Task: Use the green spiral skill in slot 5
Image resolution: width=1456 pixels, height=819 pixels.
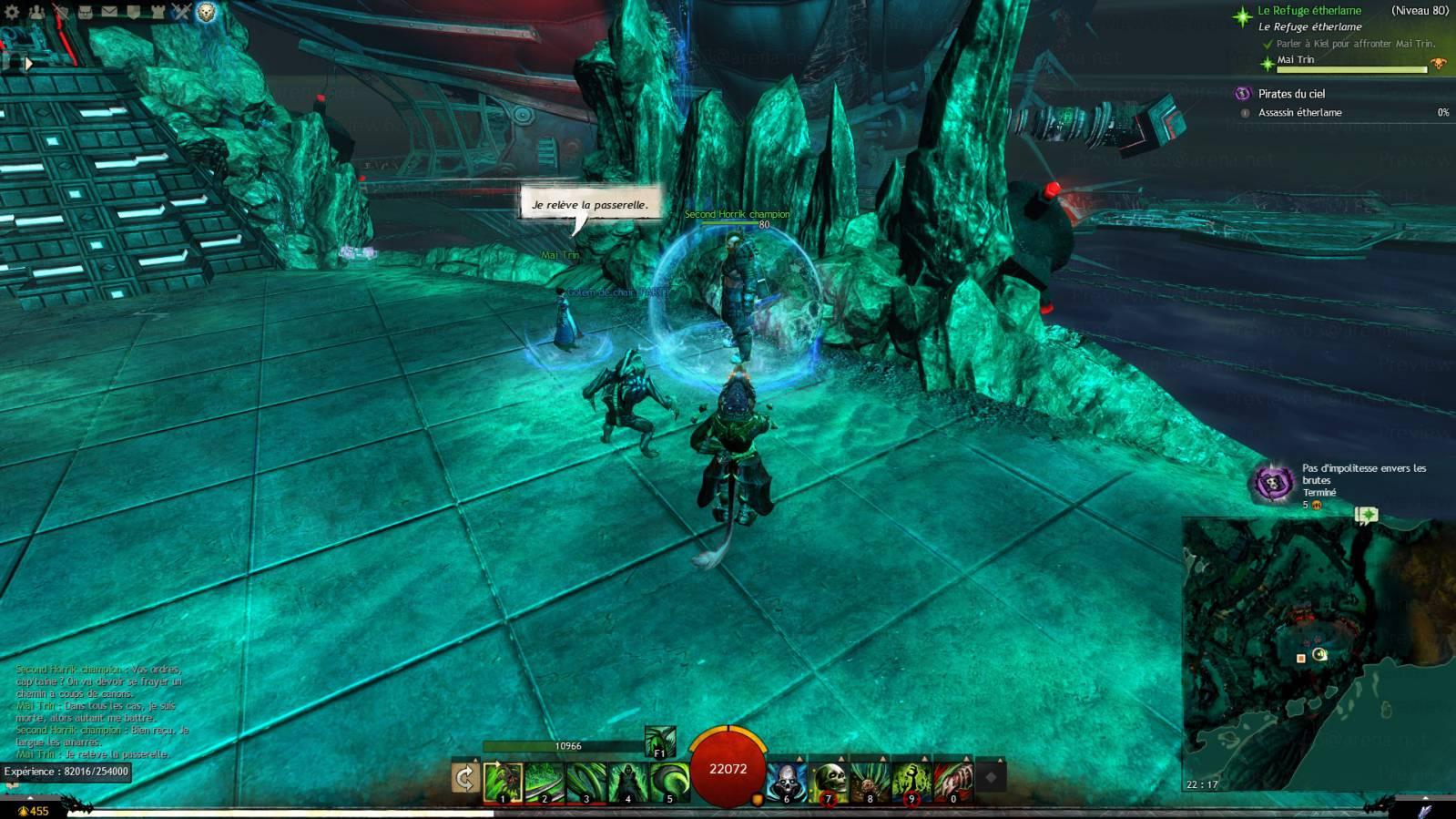Action: [x=670, y=783]
